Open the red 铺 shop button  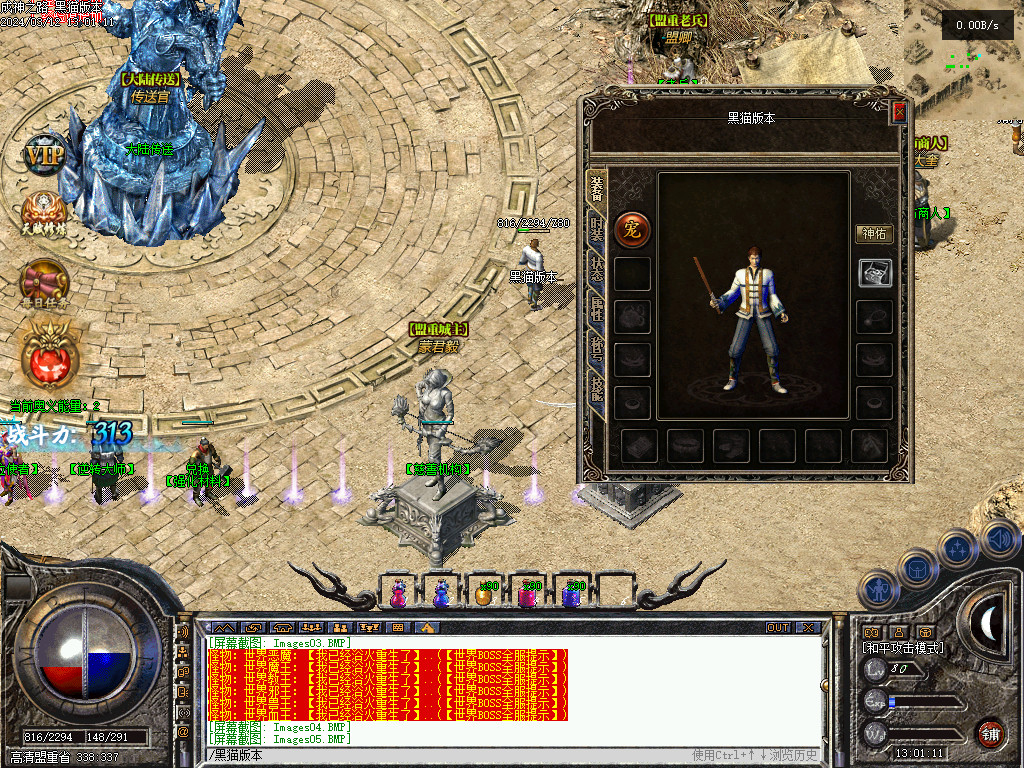click(990, 733)
